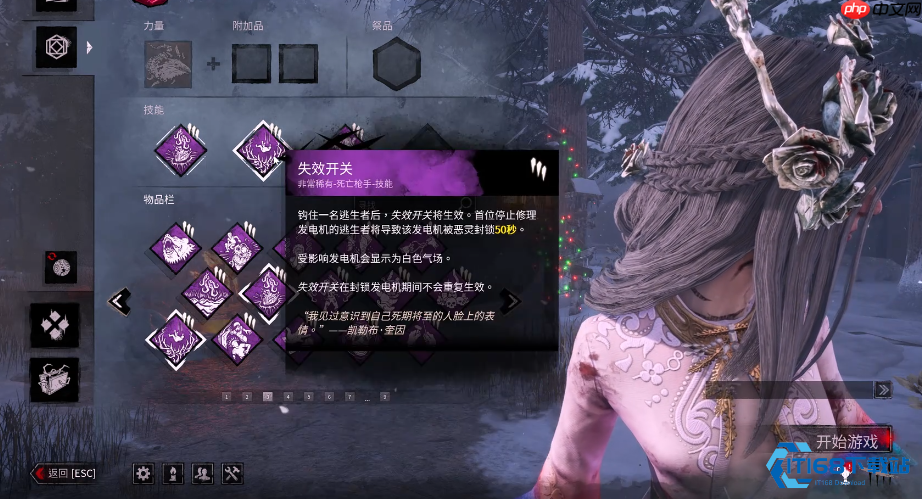Open the mystery box store icon

(x=54, y=379)
